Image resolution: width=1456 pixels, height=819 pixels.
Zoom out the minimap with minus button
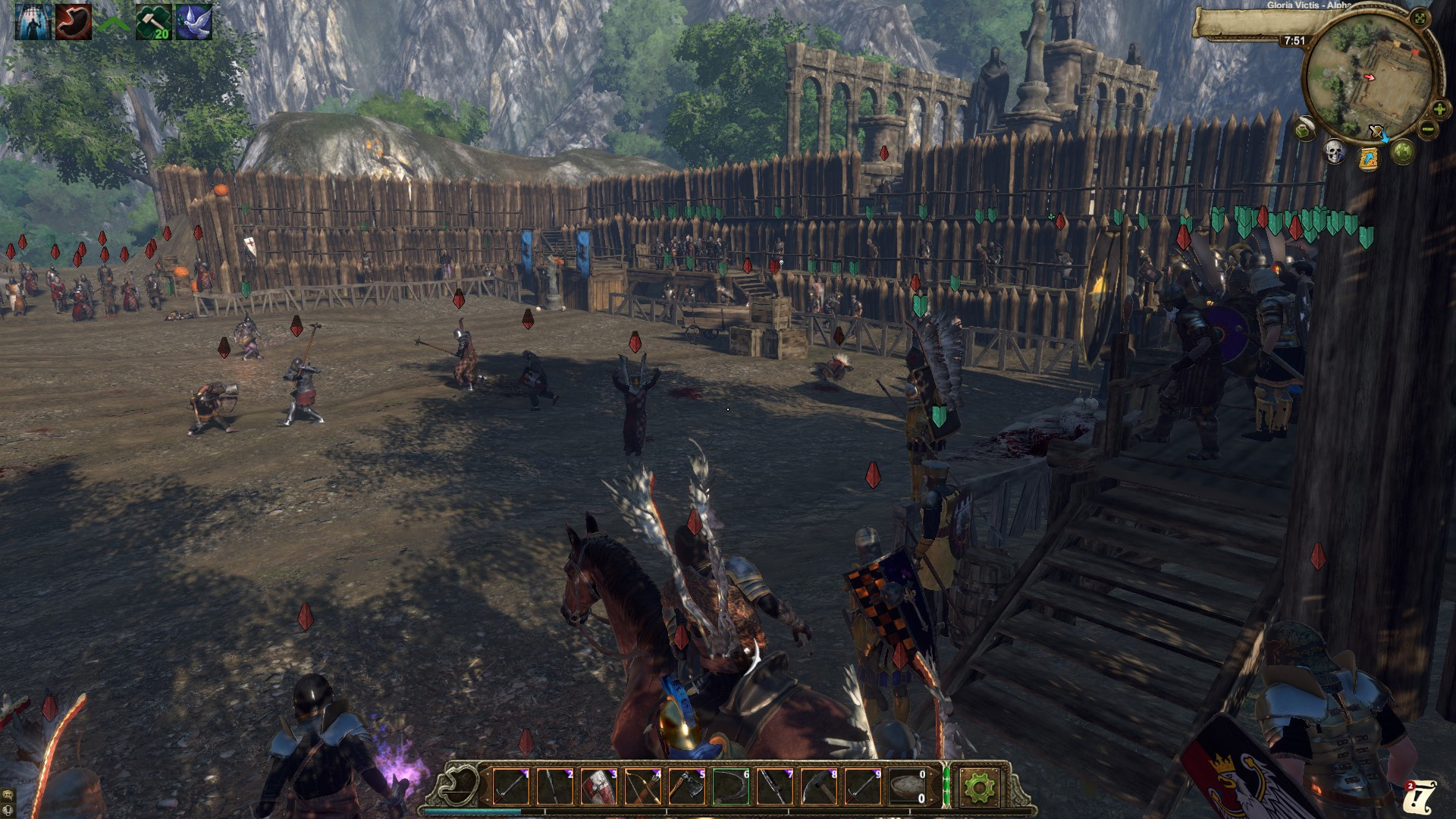coord(1428,130)
